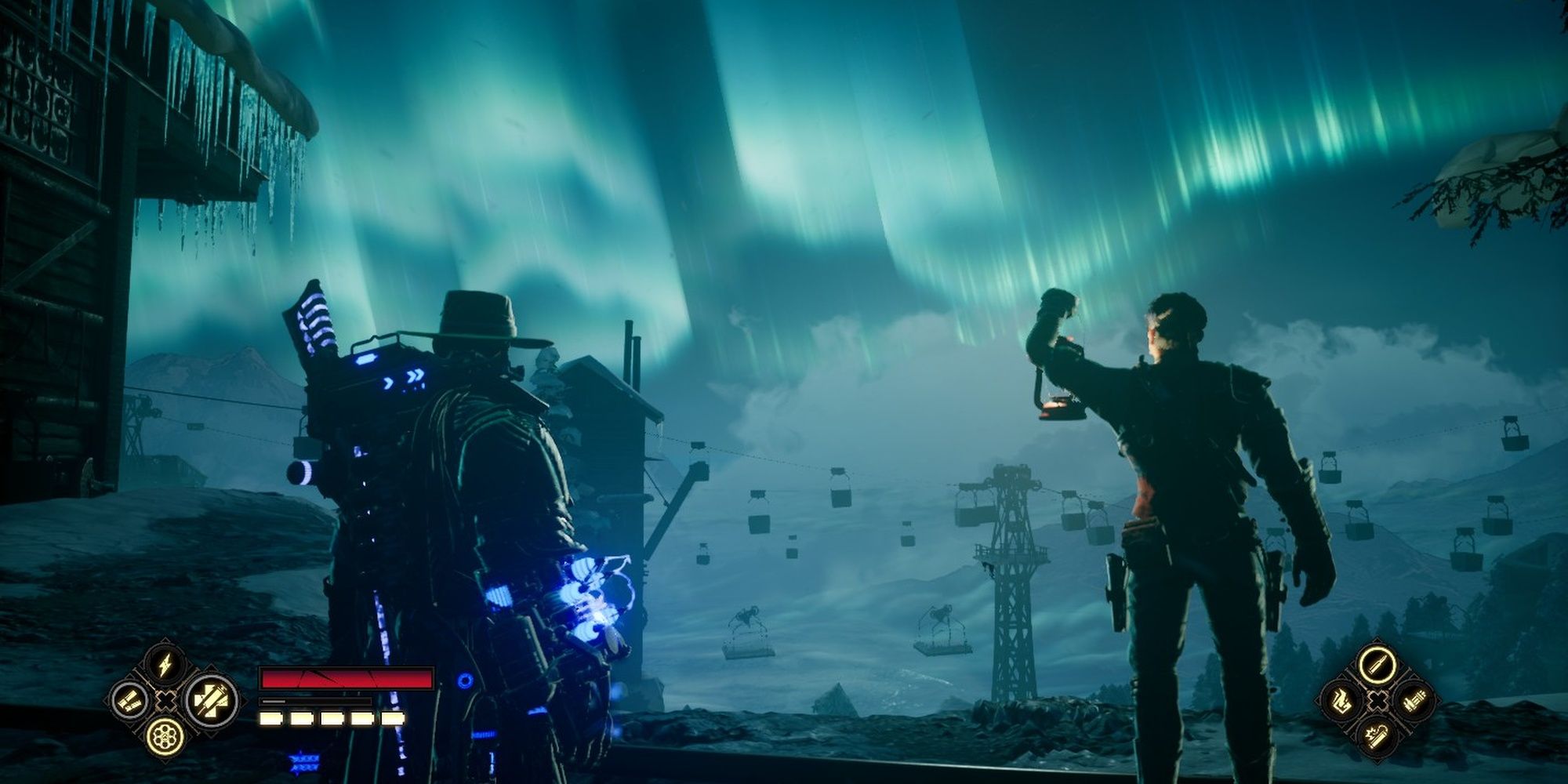1568x784 pixels.
Task: Select the fire ammo icon on right wheel
Action: pos(1342,700)
